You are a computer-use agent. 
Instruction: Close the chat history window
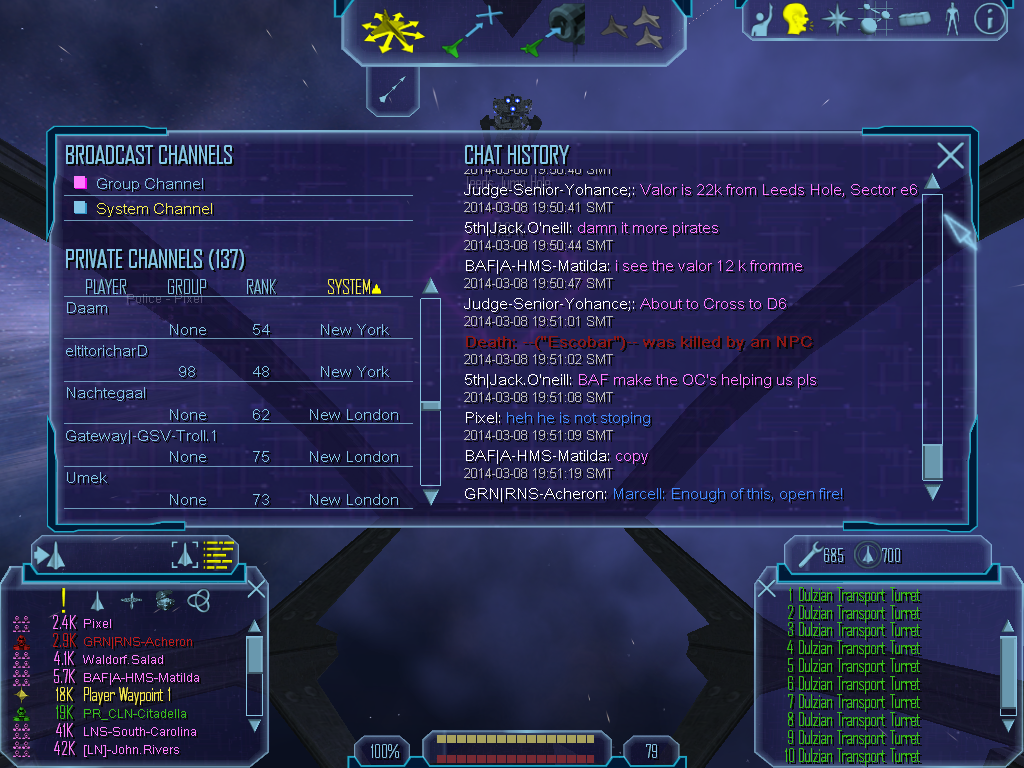tap(950, 156)
